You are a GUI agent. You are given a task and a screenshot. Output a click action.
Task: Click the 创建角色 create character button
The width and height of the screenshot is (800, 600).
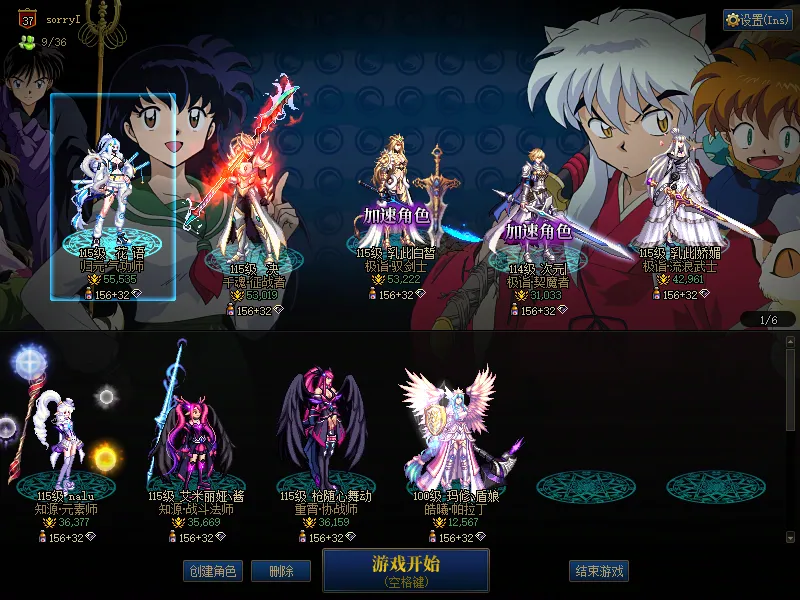tap(211, 571)
